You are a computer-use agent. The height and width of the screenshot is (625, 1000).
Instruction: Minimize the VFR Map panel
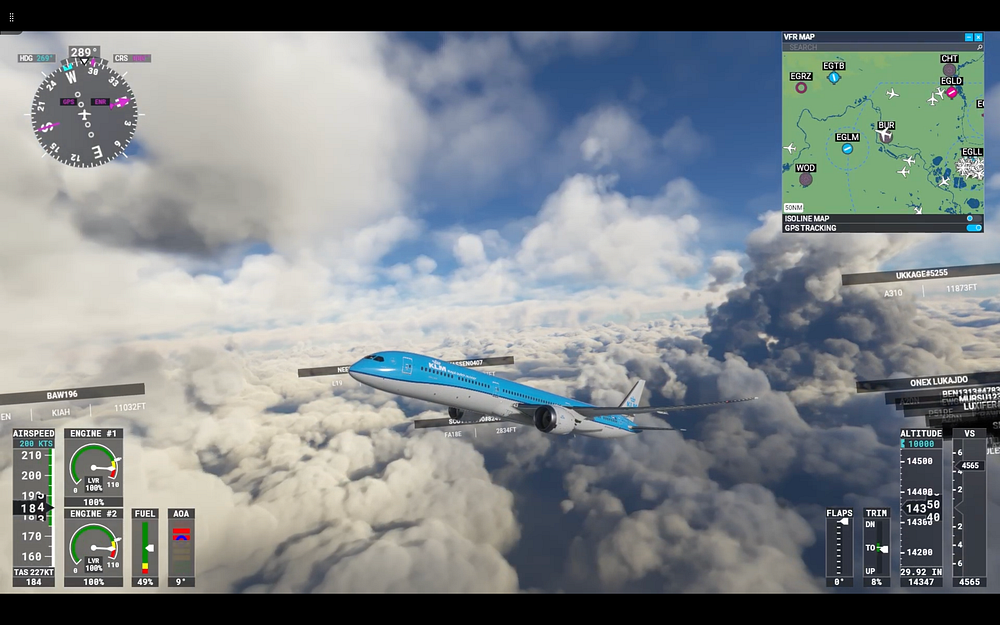click(x=968, y=37)
